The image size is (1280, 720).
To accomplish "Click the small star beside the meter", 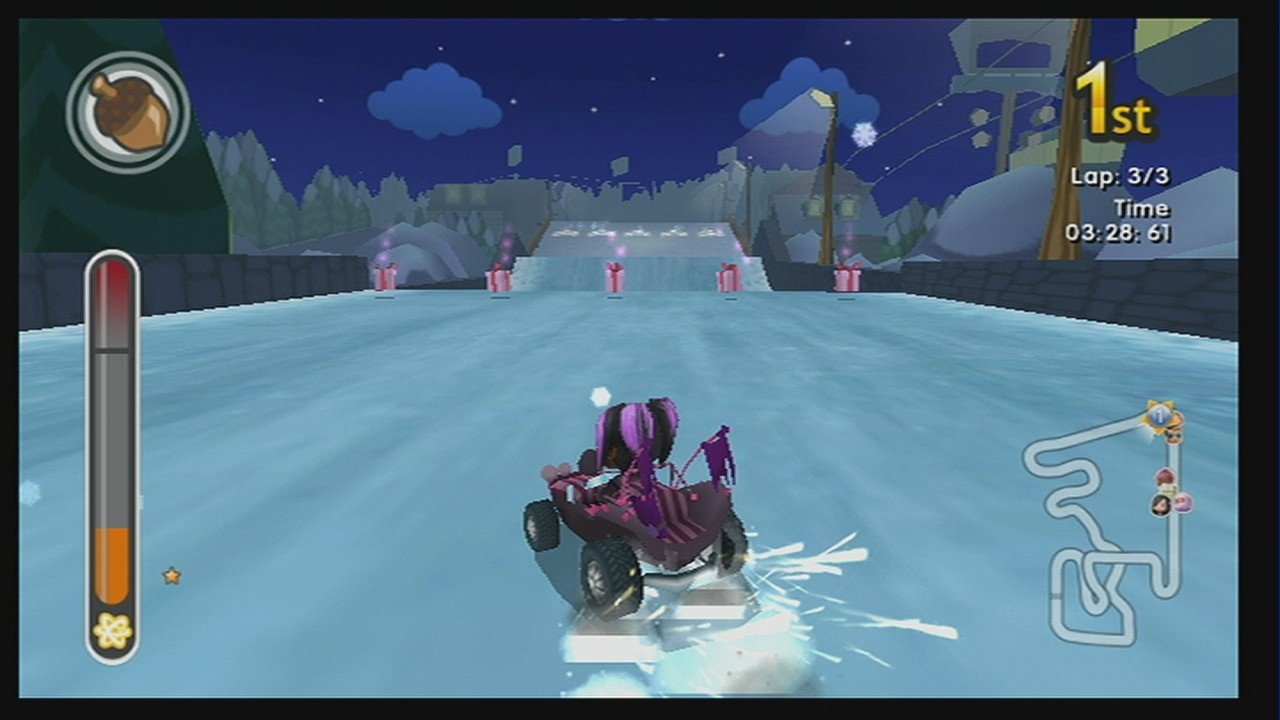I will click(x=170, y=575).
